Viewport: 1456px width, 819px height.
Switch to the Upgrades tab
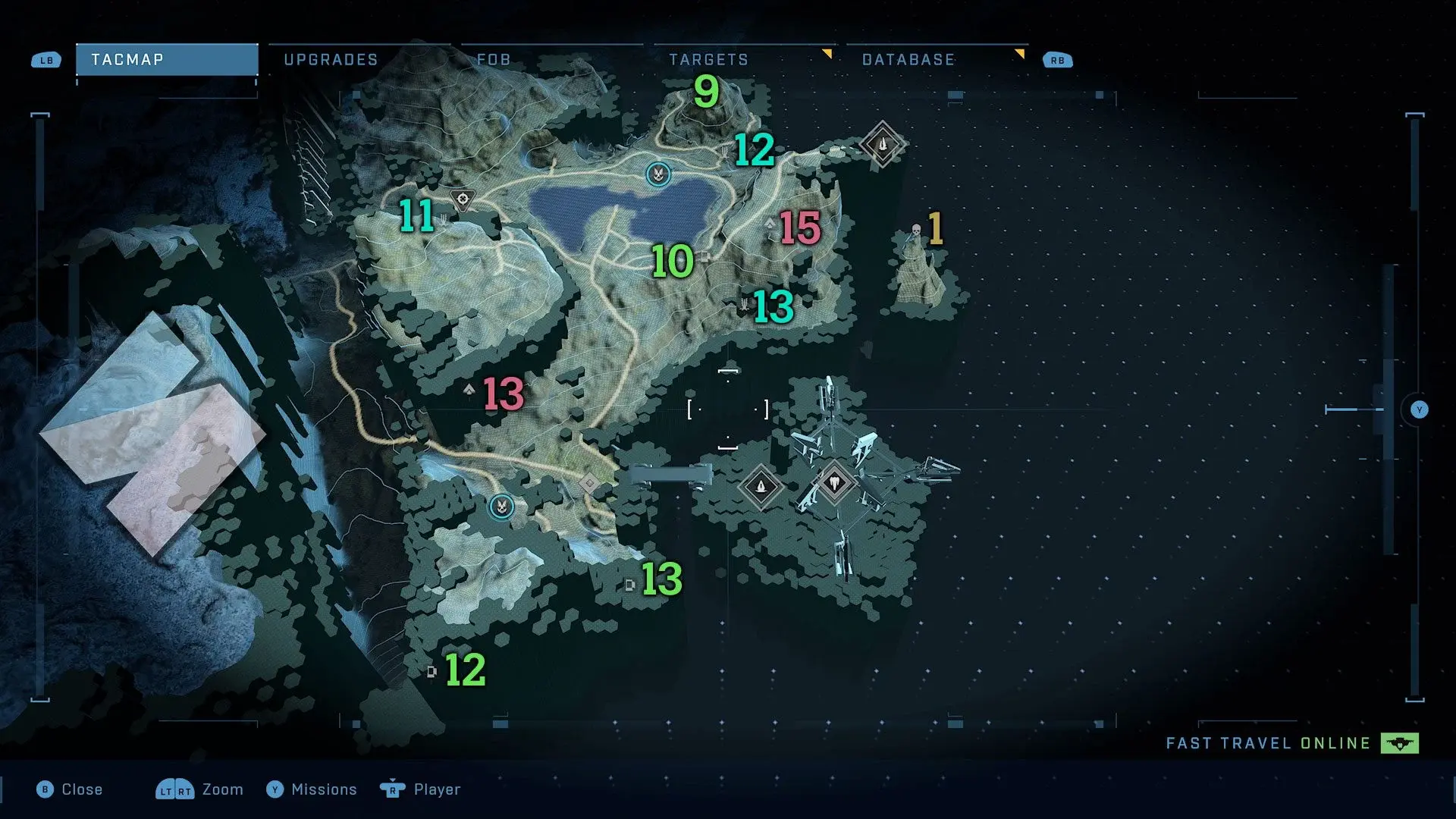coord(331,60)
